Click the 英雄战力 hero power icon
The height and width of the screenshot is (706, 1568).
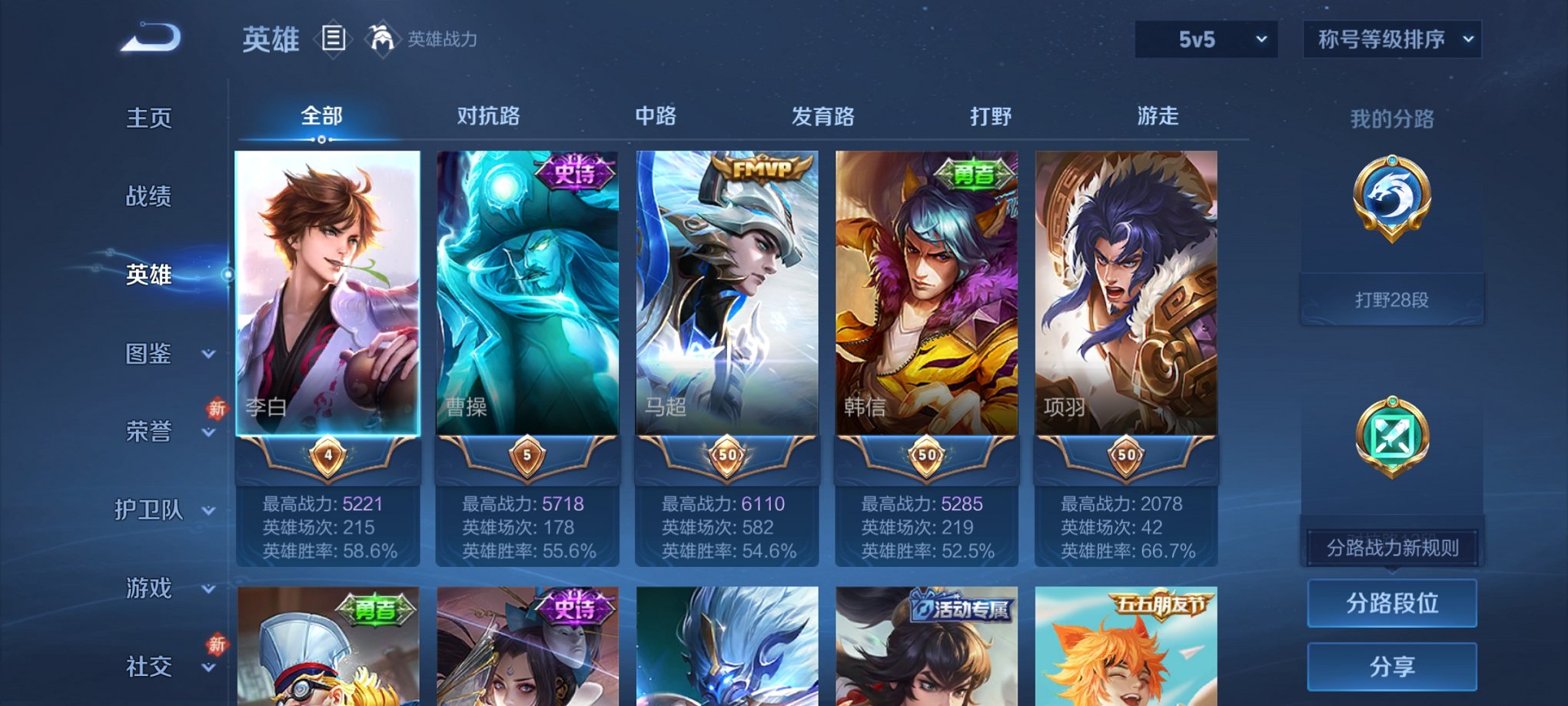(383, 37)
